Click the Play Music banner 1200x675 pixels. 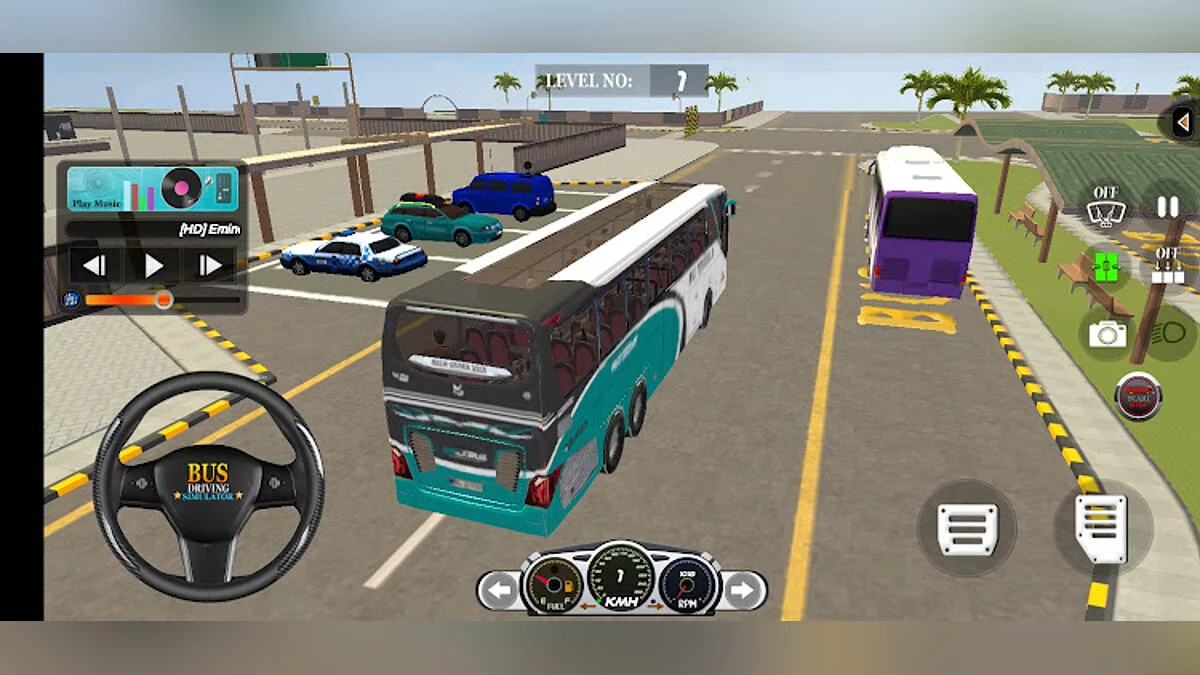click(x=152, y=188)
